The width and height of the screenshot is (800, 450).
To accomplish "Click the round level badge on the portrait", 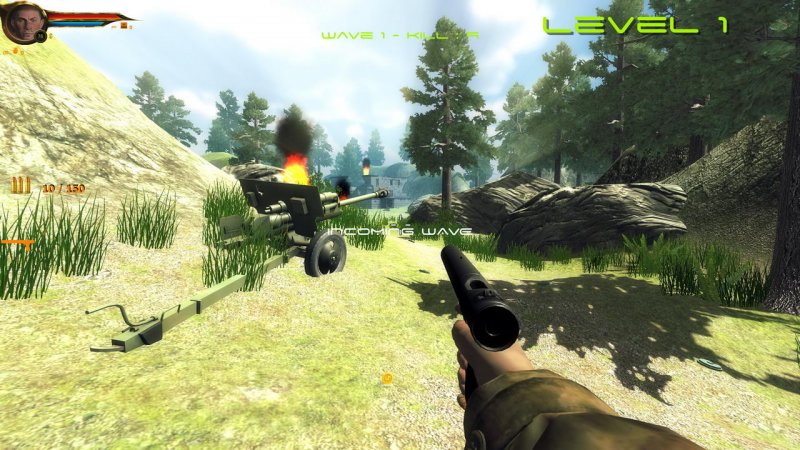I will click(x=41, y=36).
